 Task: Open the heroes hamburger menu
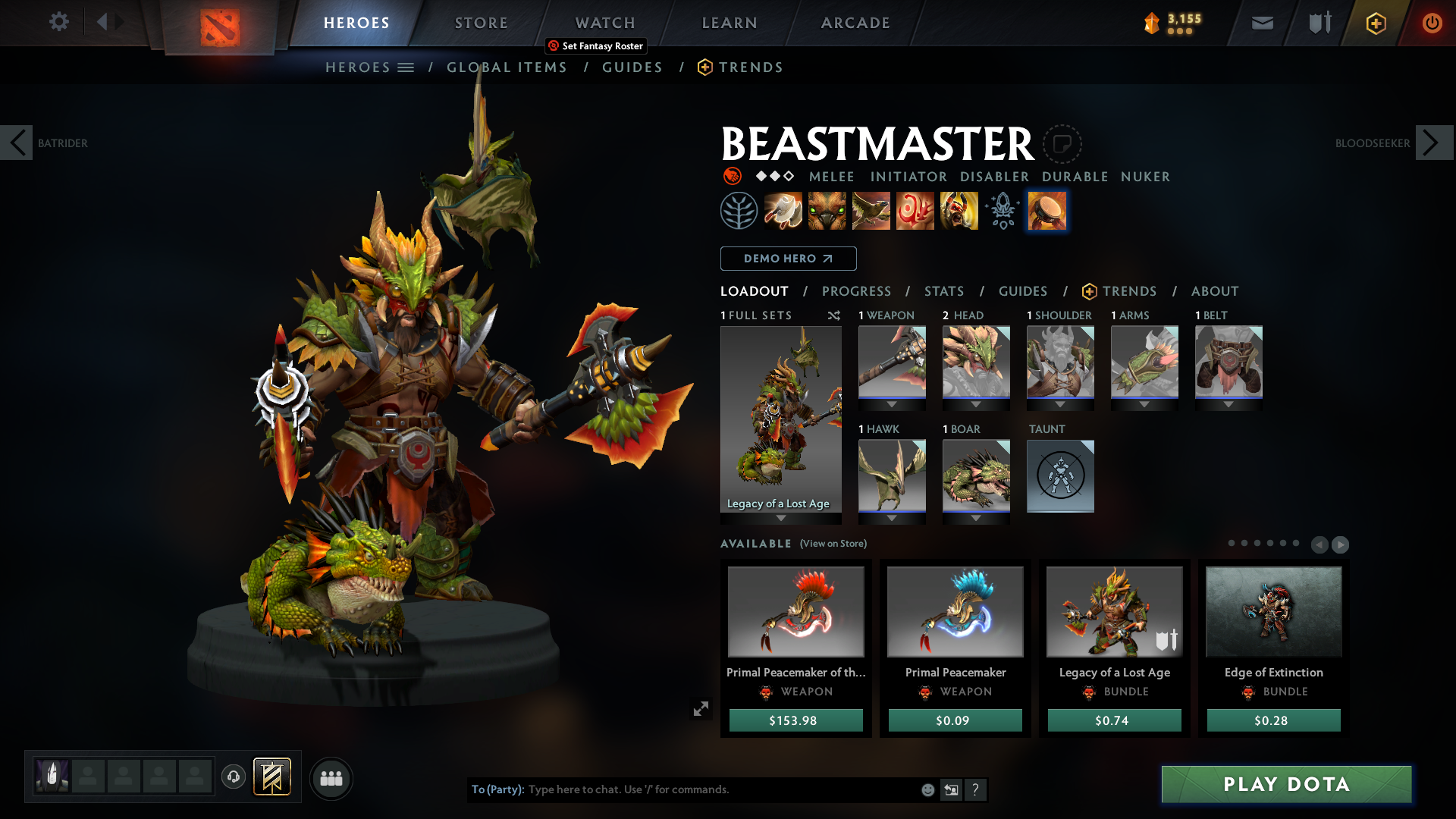click(x=406, y=67)
